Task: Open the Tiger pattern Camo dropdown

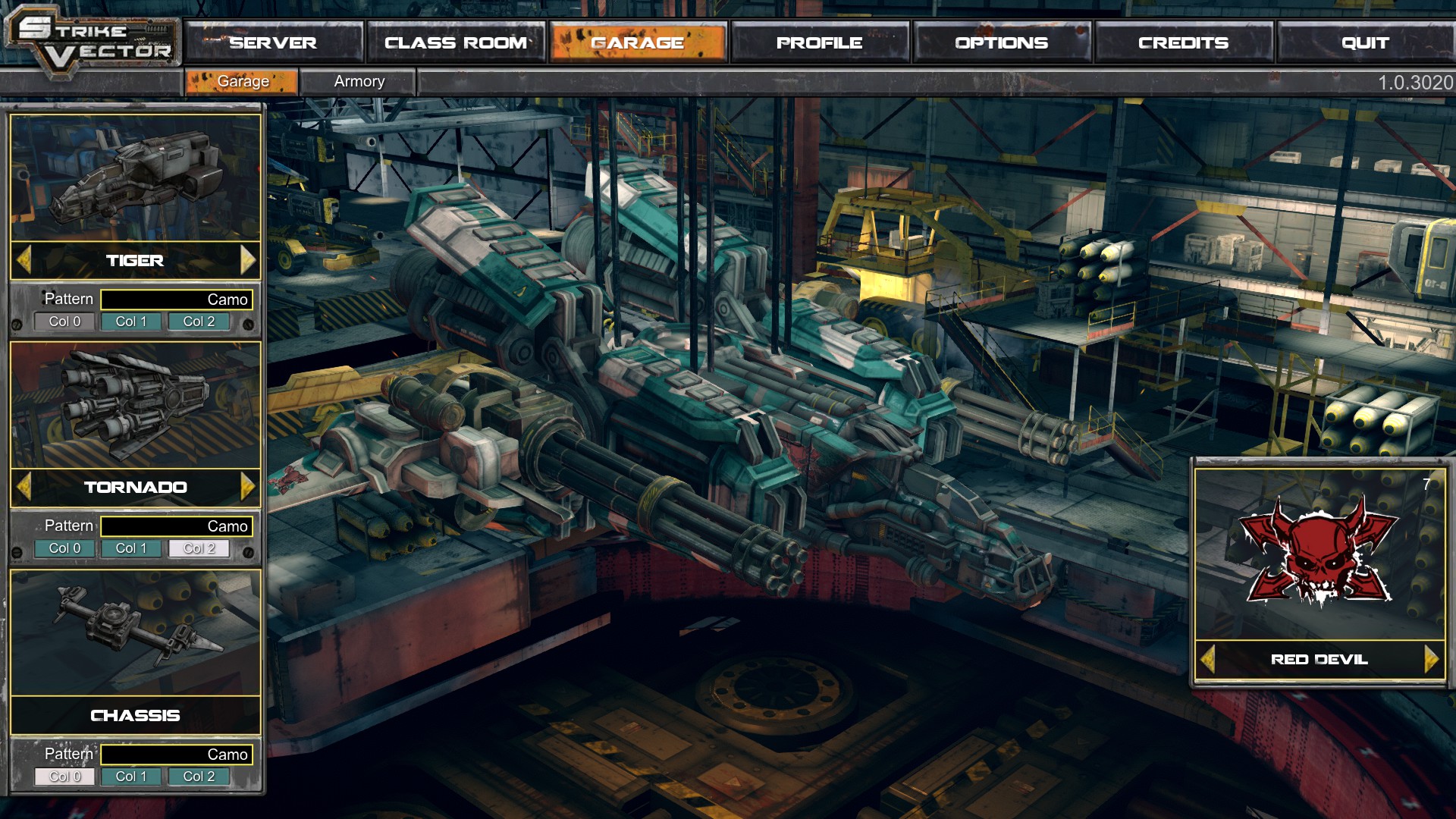Action: coord(177,300)
